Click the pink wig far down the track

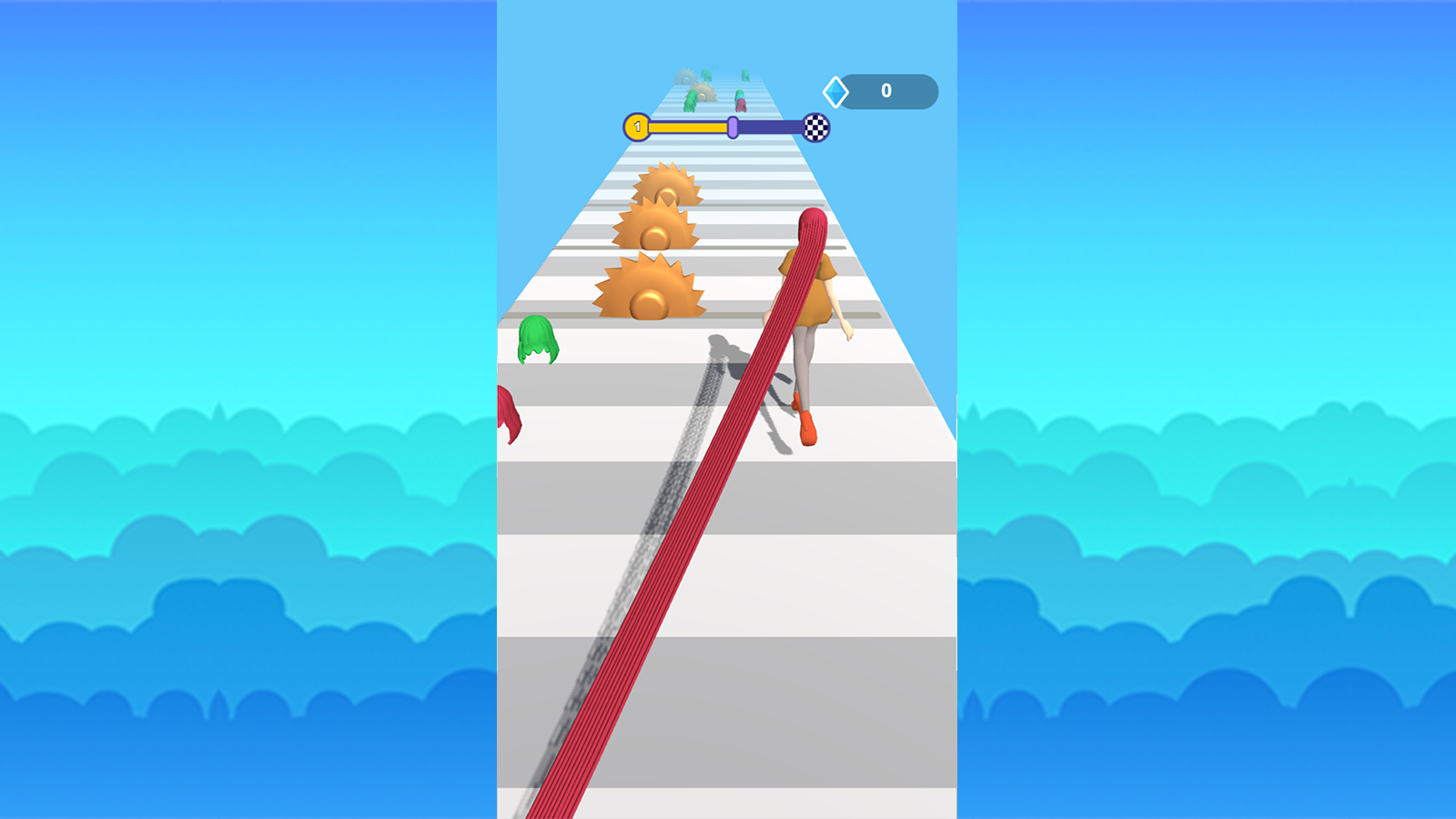[x=741, y=103]
